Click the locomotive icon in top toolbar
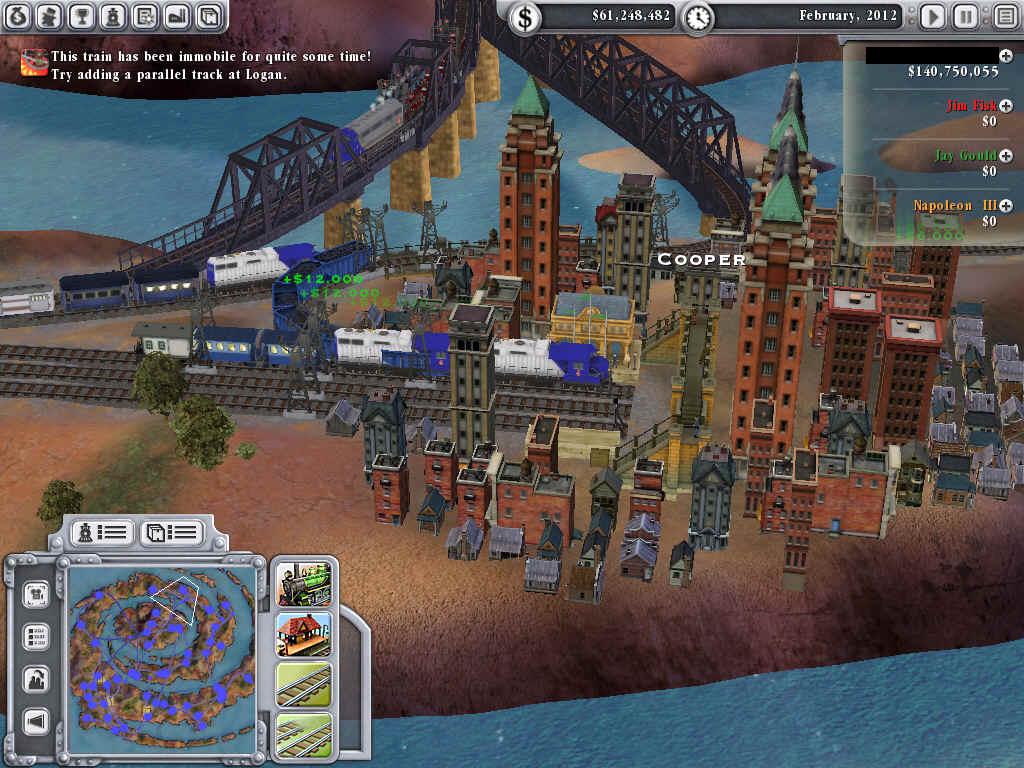1024x768 pixels. point(114,16)
